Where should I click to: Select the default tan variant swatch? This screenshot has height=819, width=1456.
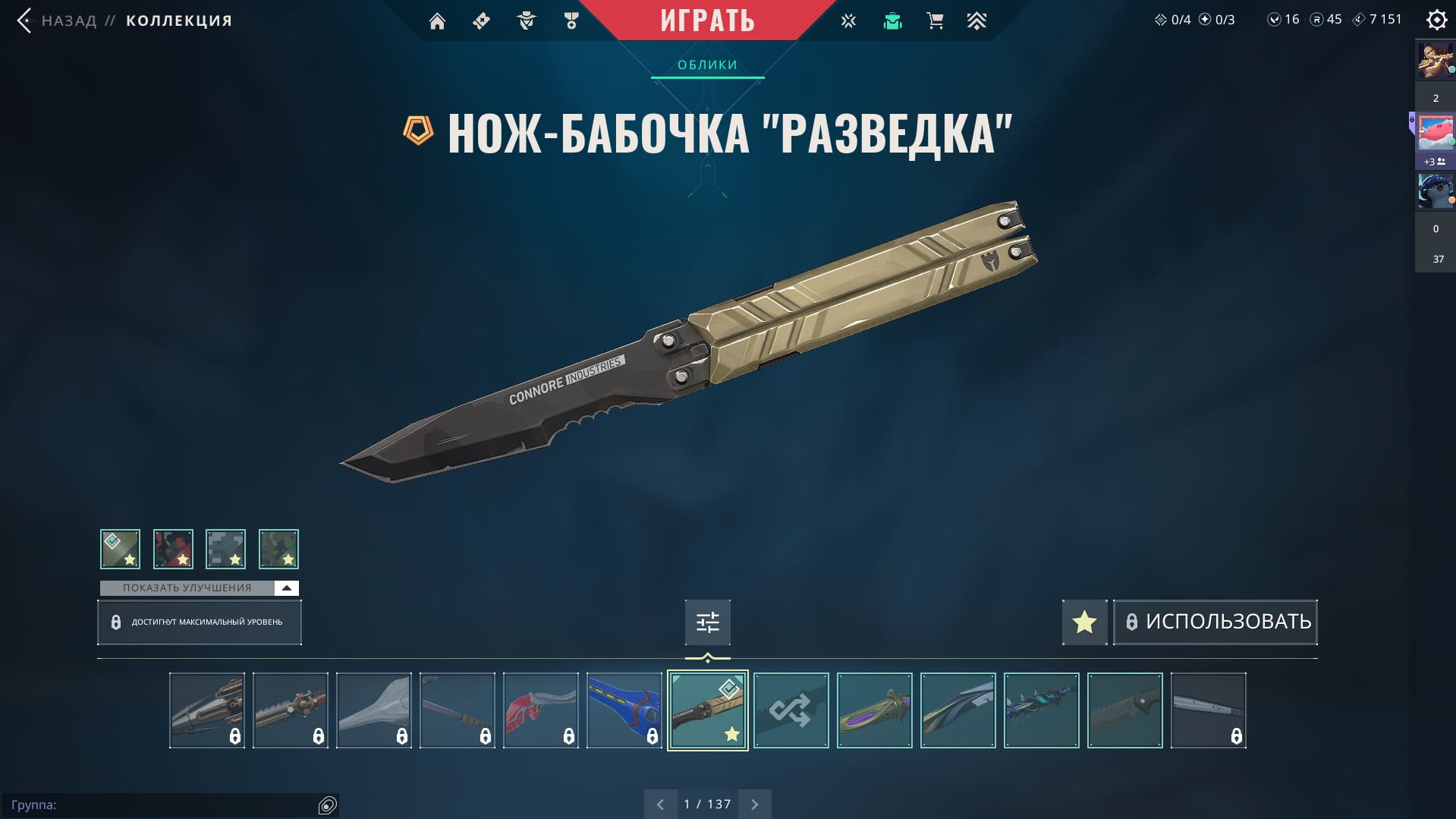click(x=120, y=549)
